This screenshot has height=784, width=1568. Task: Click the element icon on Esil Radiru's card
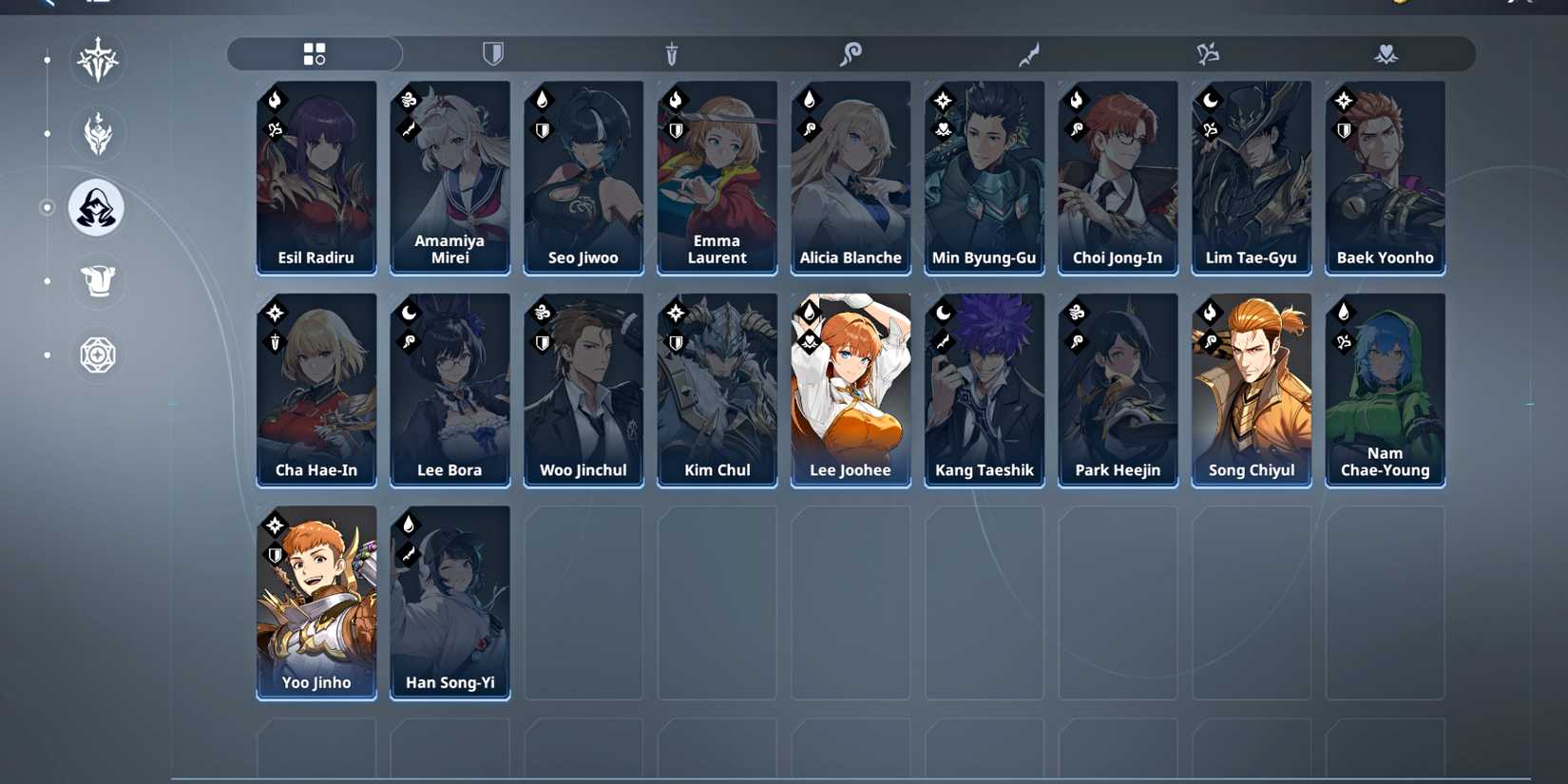[274, 99]
